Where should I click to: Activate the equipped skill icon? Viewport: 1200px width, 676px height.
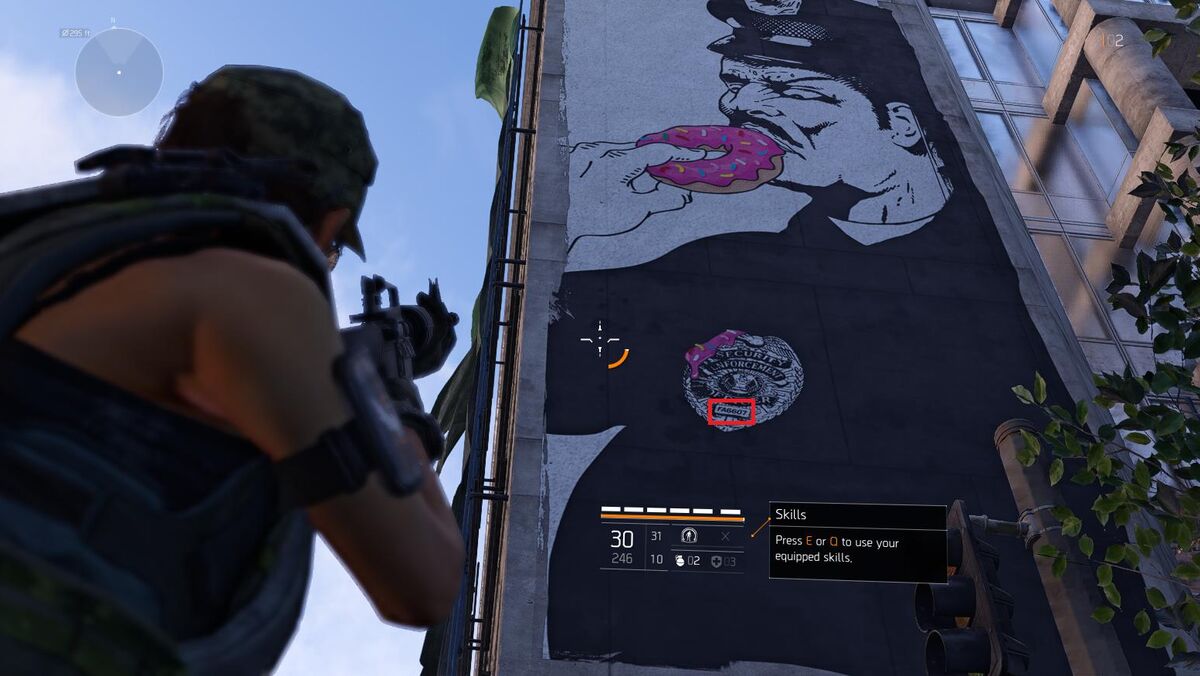[x=688, y=537]
